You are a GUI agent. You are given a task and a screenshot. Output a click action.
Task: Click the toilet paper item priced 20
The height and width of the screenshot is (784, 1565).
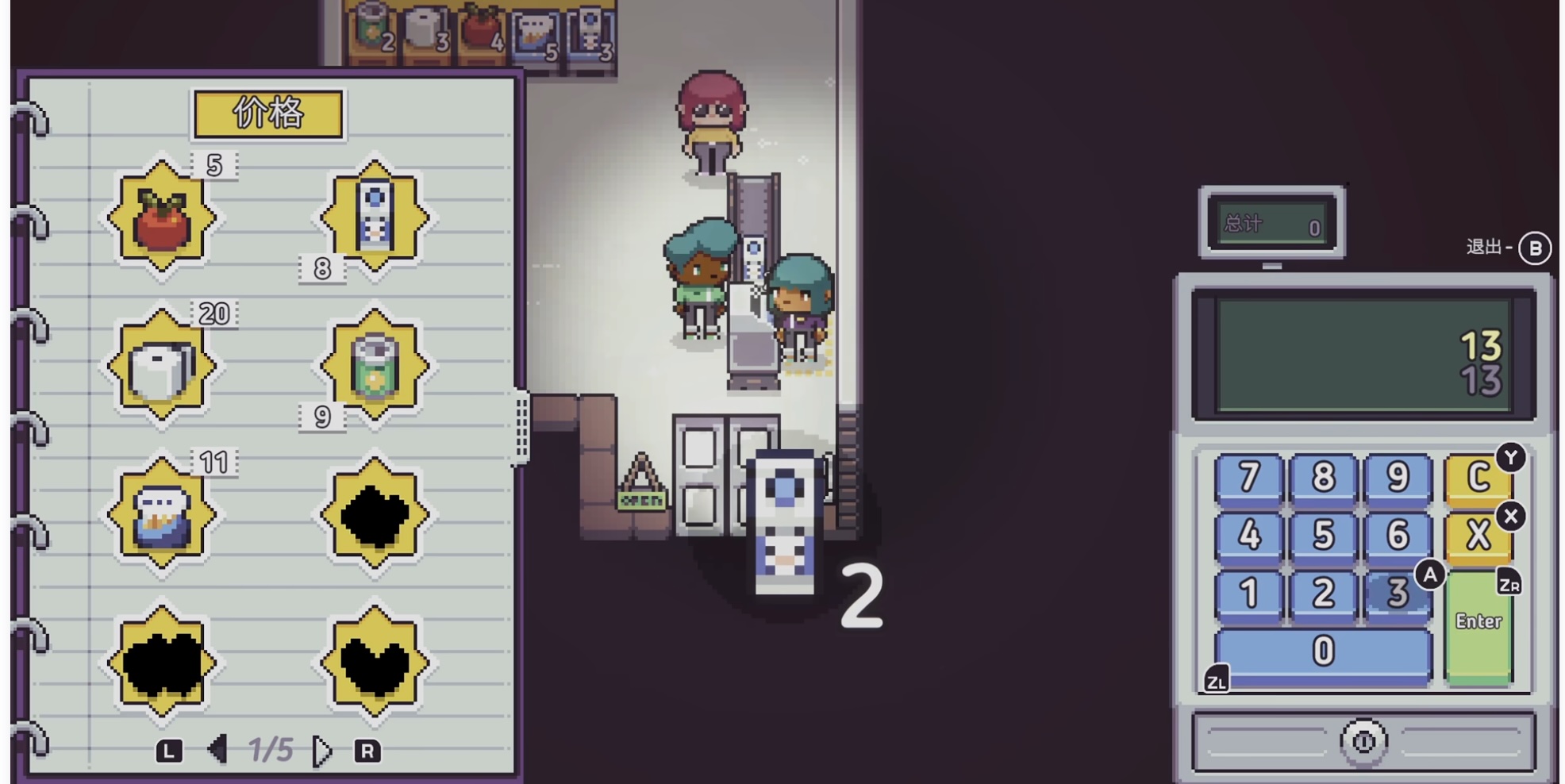(x=161, y=367)
